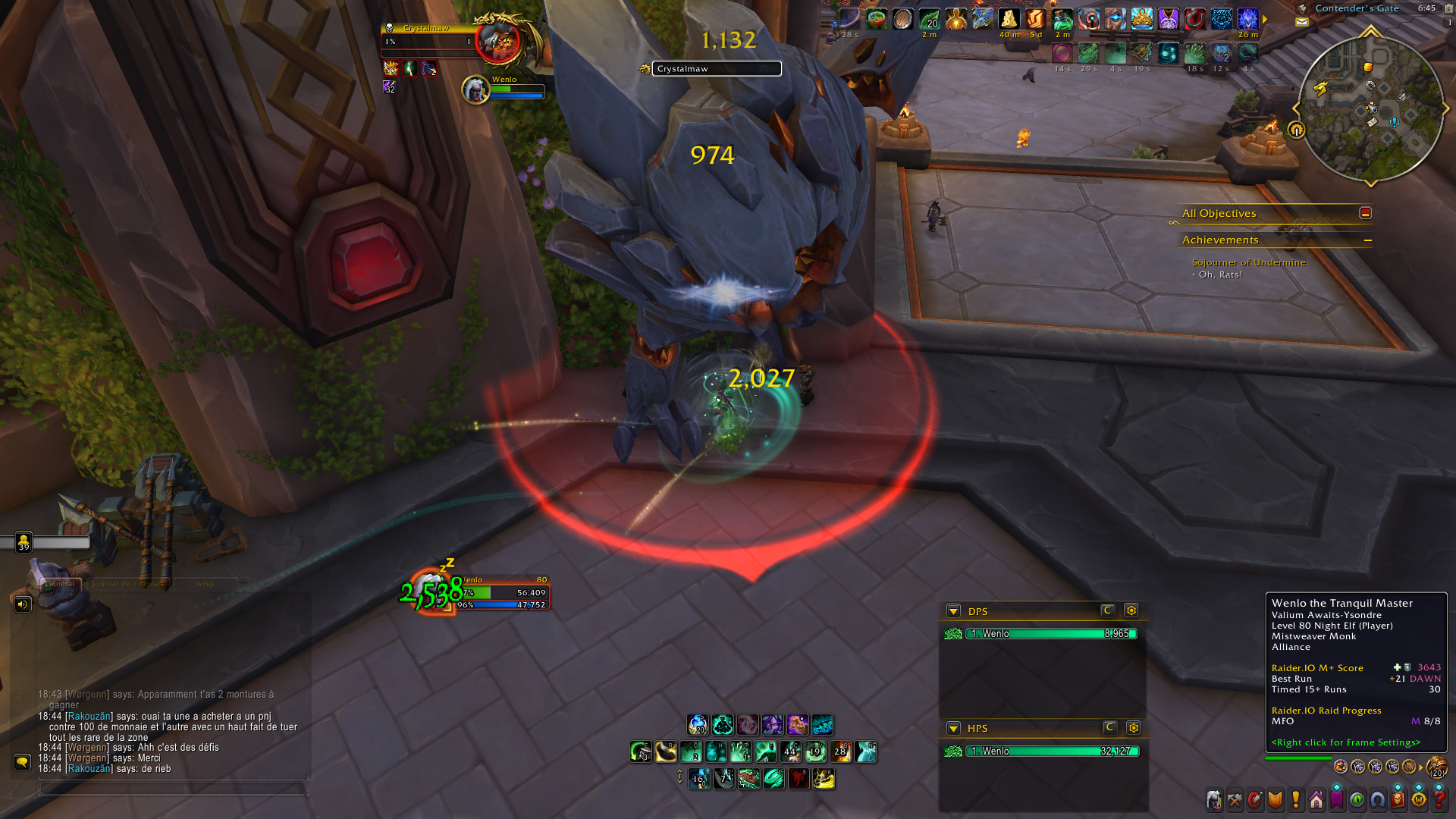This screenshot has height=819, width=1456.
Task: Open the minimap
Action: click(x=1370, y=108)
